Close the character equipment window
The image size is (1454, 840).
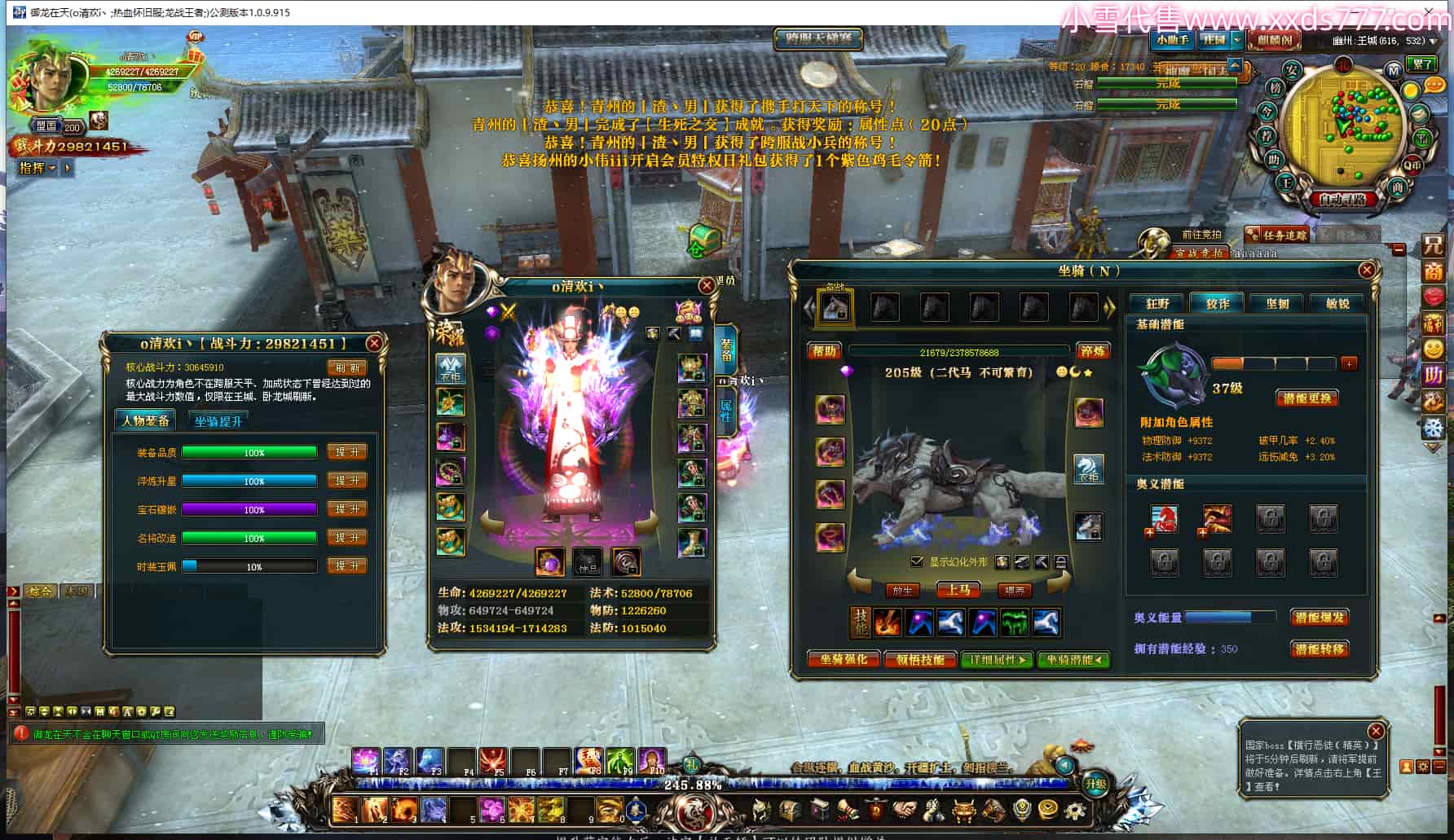coord(707,285)
